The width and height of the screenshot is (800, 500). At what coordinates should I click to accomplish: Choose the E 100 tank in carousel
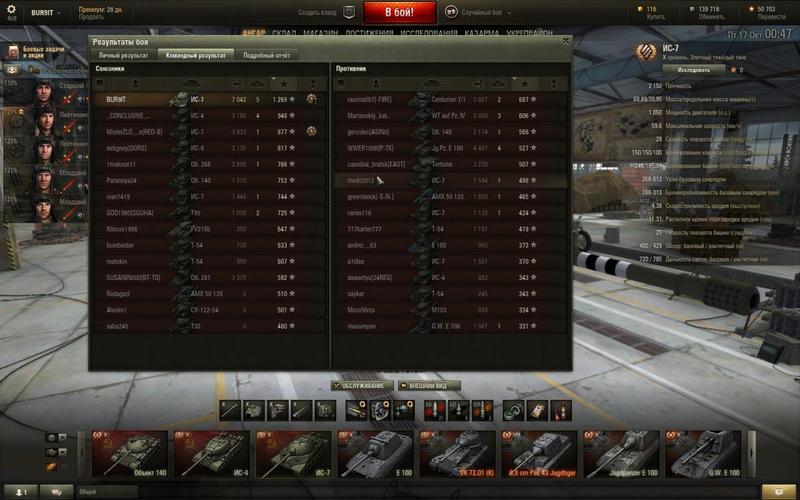tap(376, 454)
